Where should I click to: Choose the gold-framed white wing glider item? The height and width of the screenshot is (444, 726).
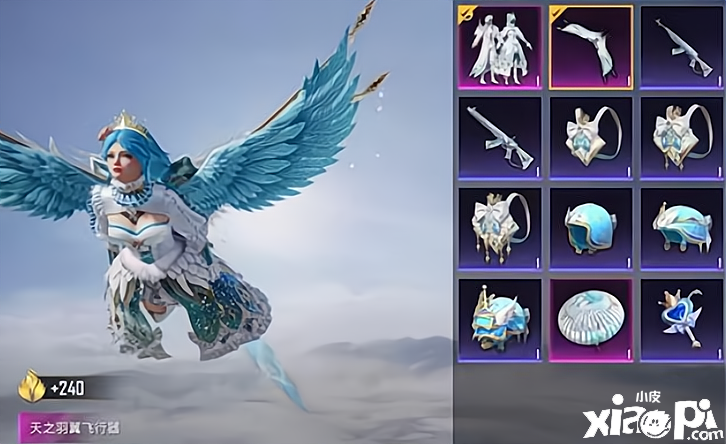pos(590,47)
